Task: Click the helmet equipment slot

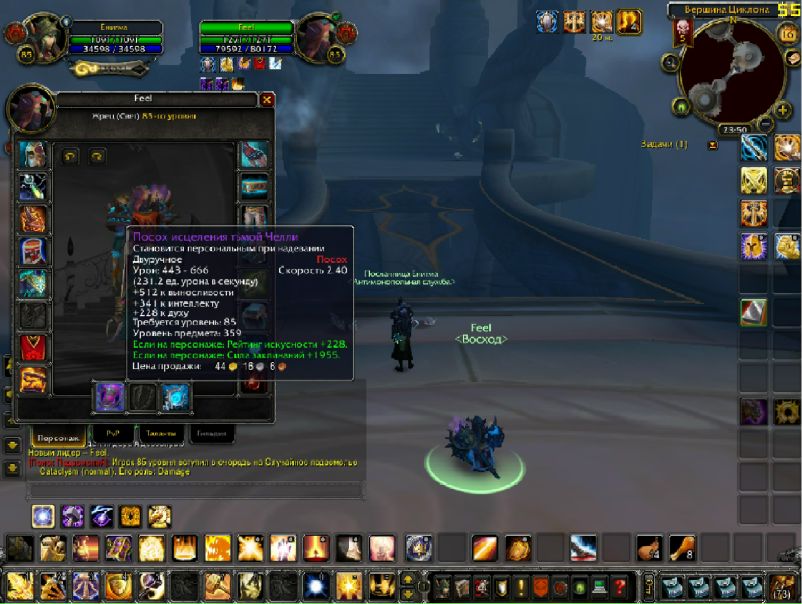Action: click(33, 154)
